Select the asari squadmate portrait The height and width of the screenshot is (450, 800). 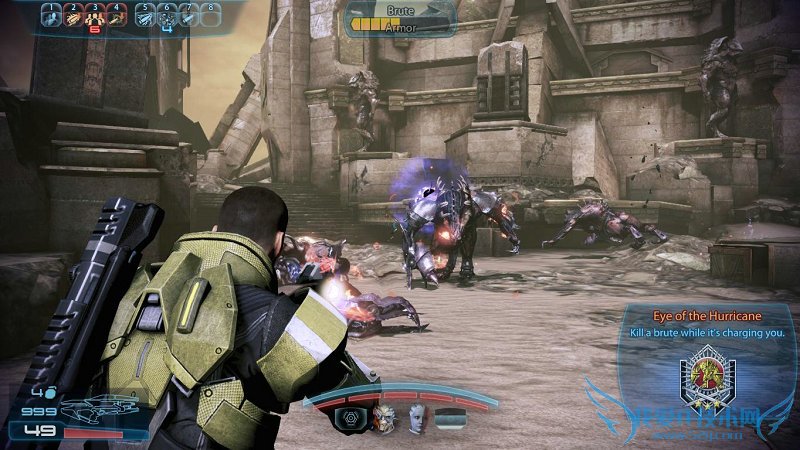417,419
